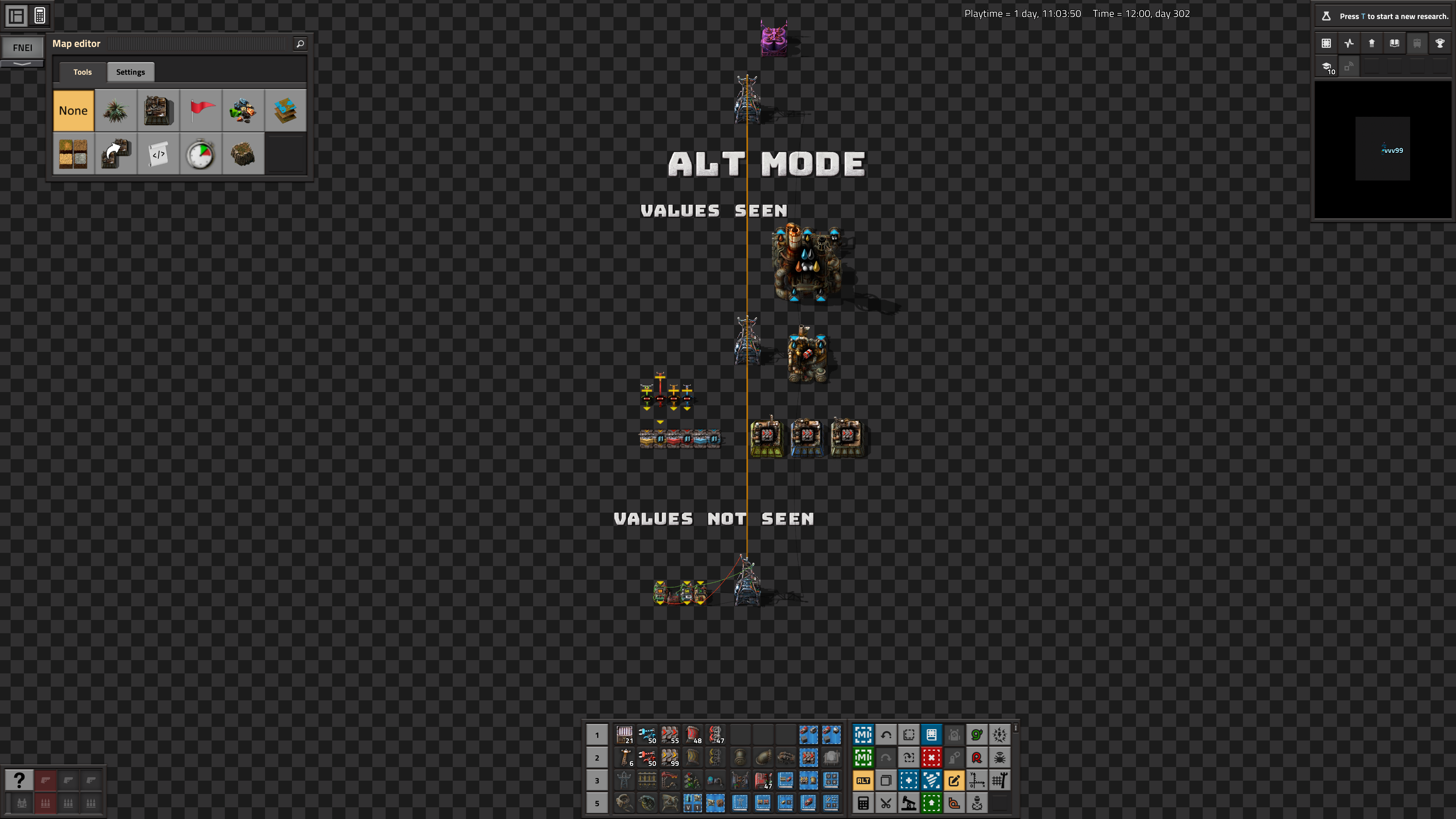
Task: Switch to the Settings tab
Action: click(130, 72)
